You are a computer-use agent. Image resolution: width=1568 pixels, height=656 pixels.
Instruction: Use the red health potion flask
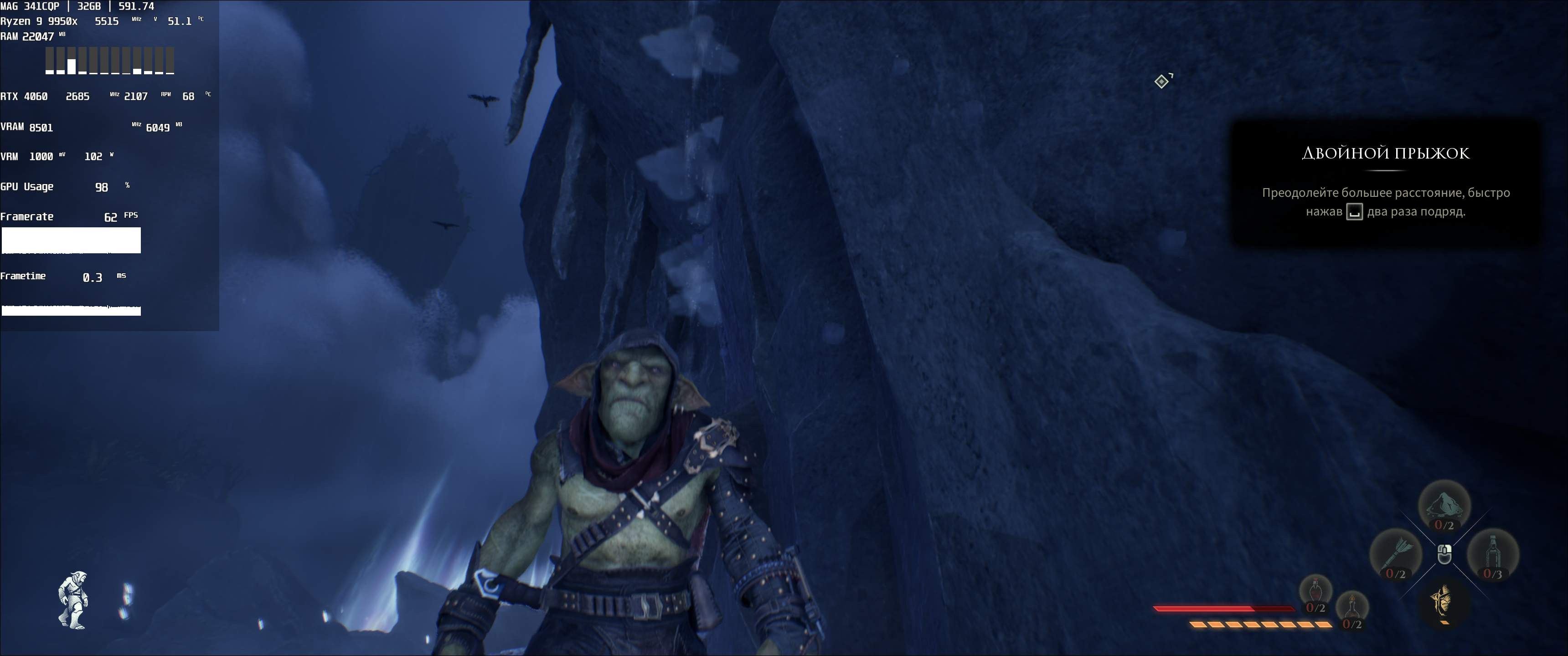(x=1316, y=591)
